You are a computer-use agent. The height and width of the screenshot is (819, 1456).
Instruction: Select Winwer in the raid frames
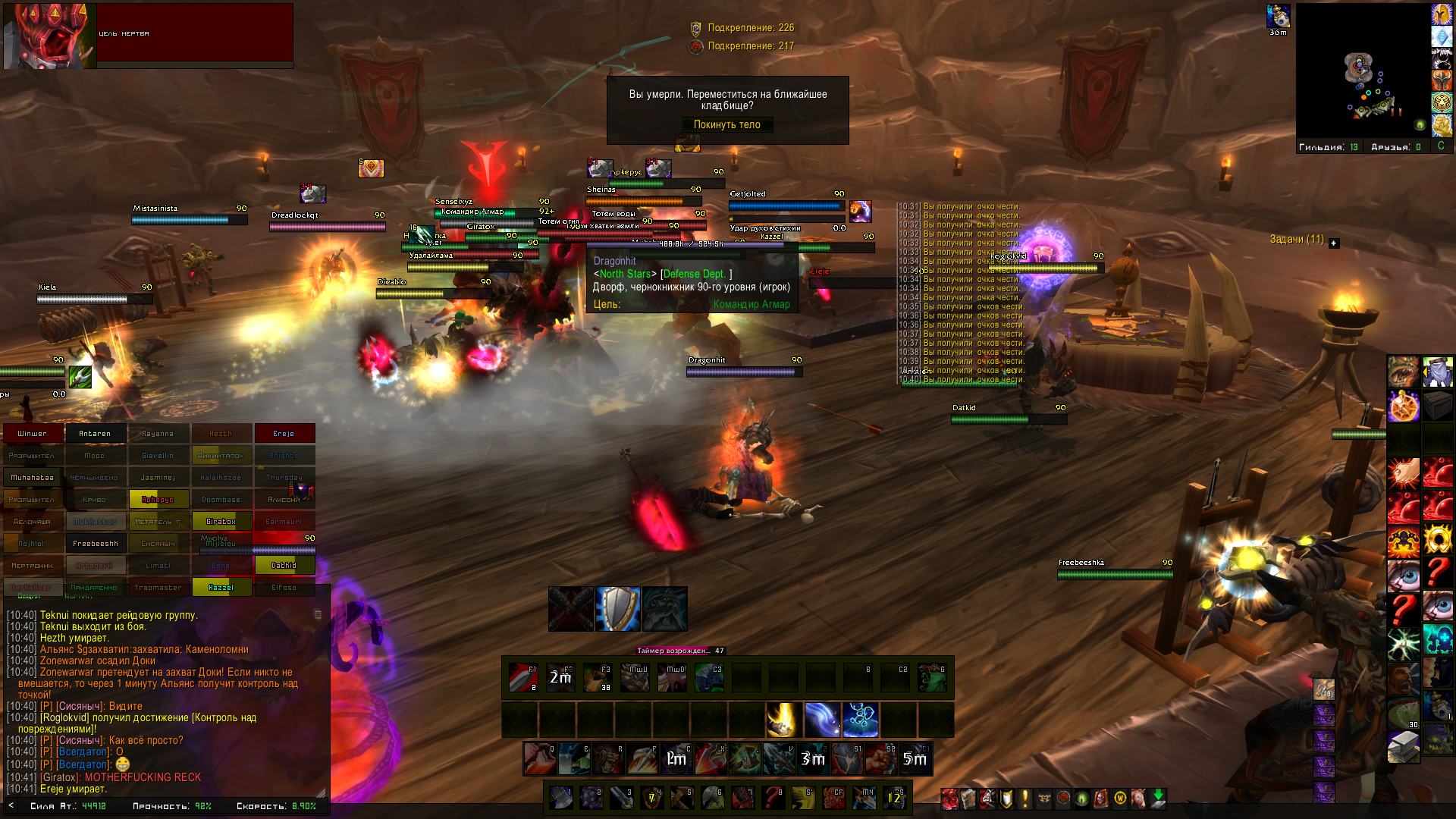[x=33, y=434]
